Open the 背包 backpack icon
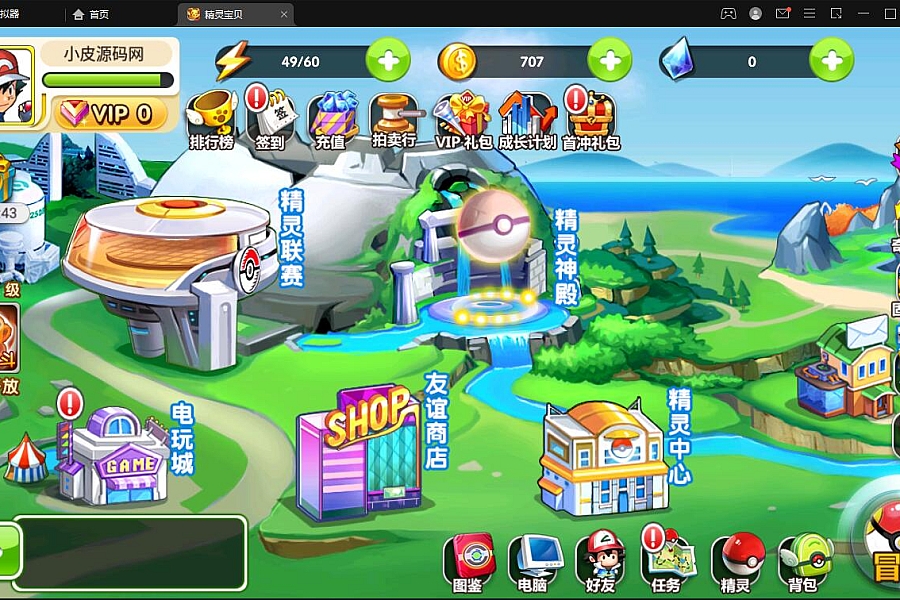Screen dimensions: 900x600 (802, 561)
